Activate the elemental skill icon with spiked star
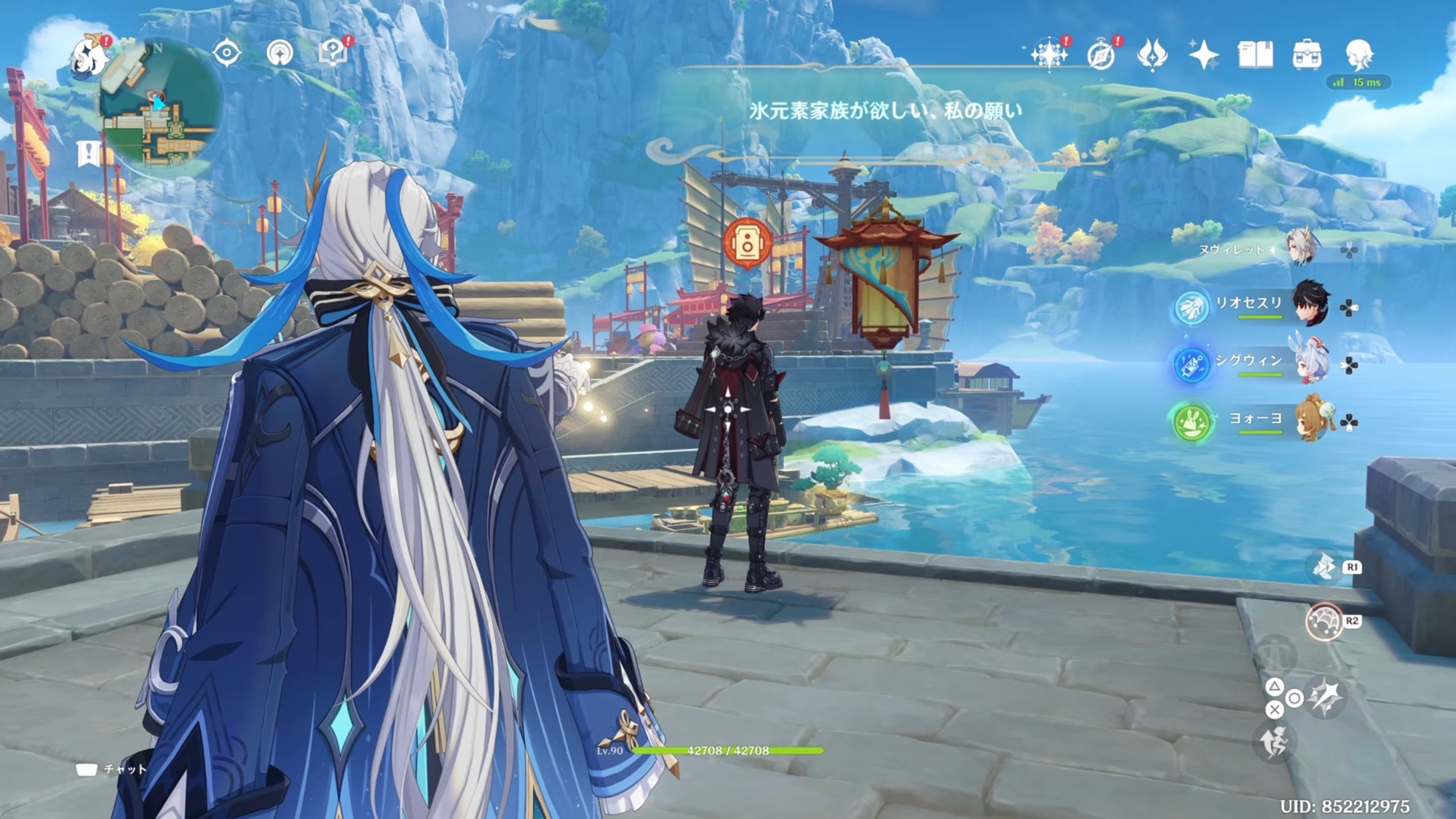The width and height of the screenshot is (1456, 819). coord(1326,697)
